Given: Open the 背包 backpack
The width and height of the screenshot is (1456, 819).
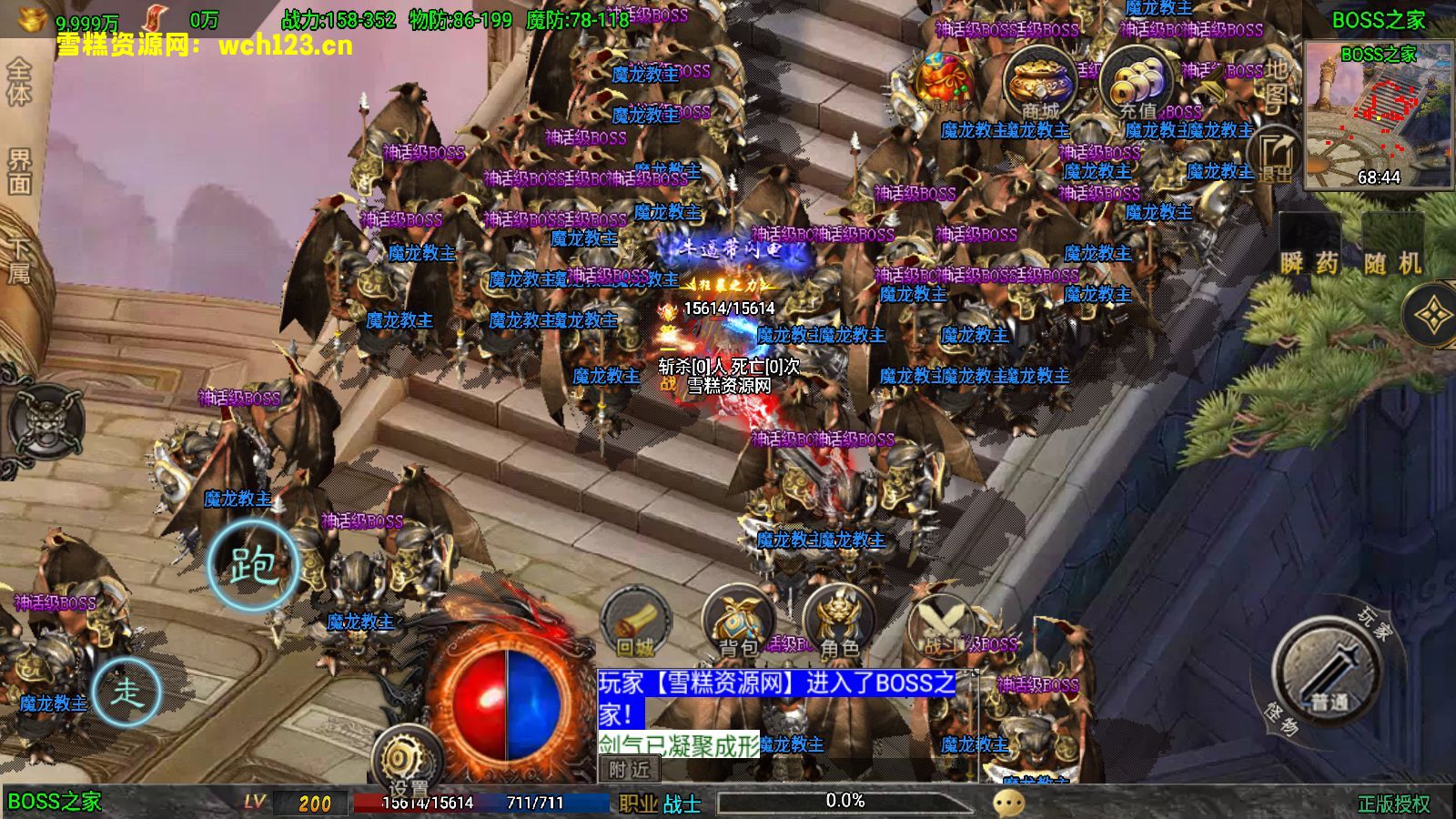Looking at the screenshot, I should pos(739,624).
